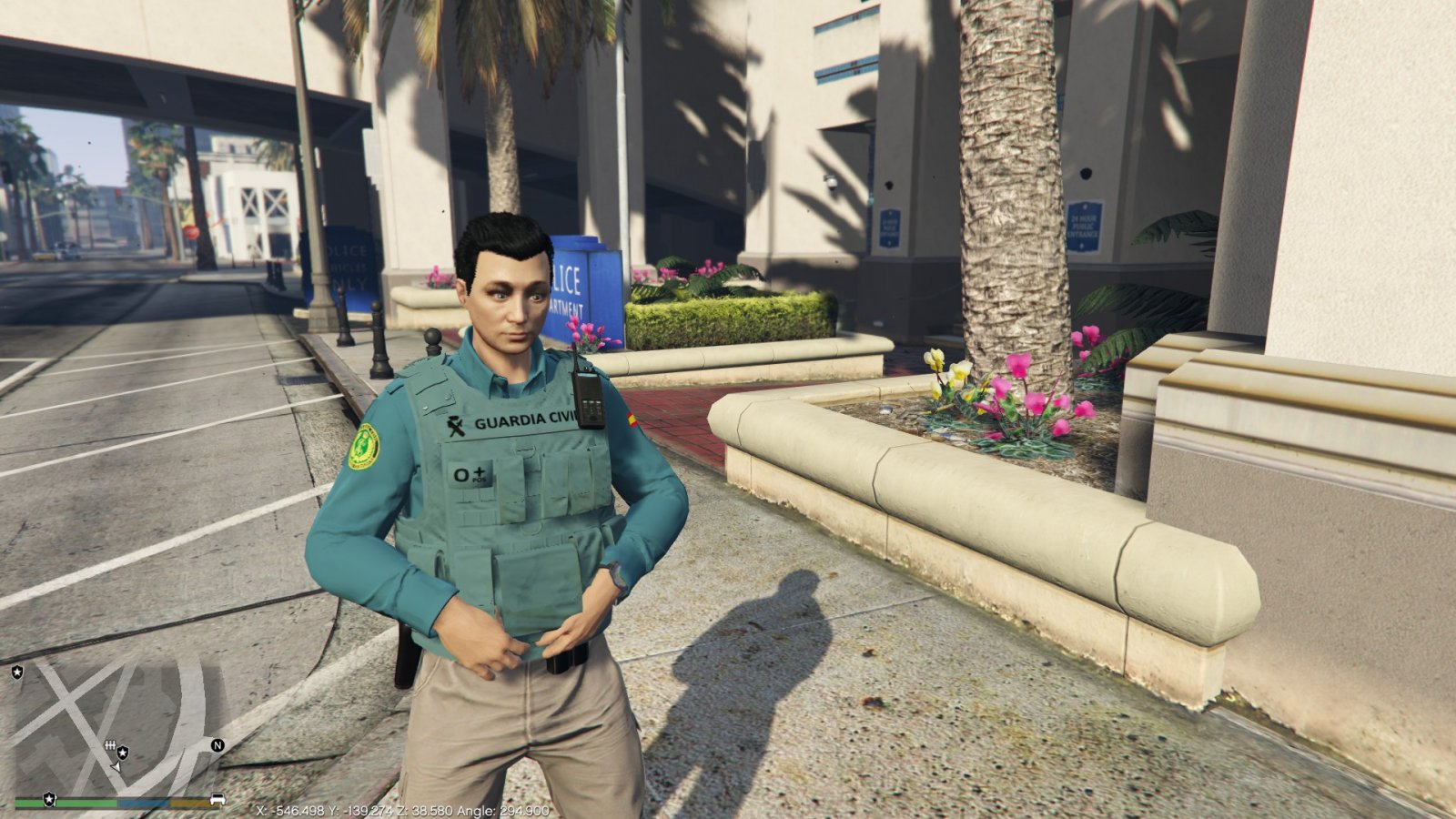Click the Guardia Civil emblem on the left sleeve
The image size is (1456, 819).
365,445
